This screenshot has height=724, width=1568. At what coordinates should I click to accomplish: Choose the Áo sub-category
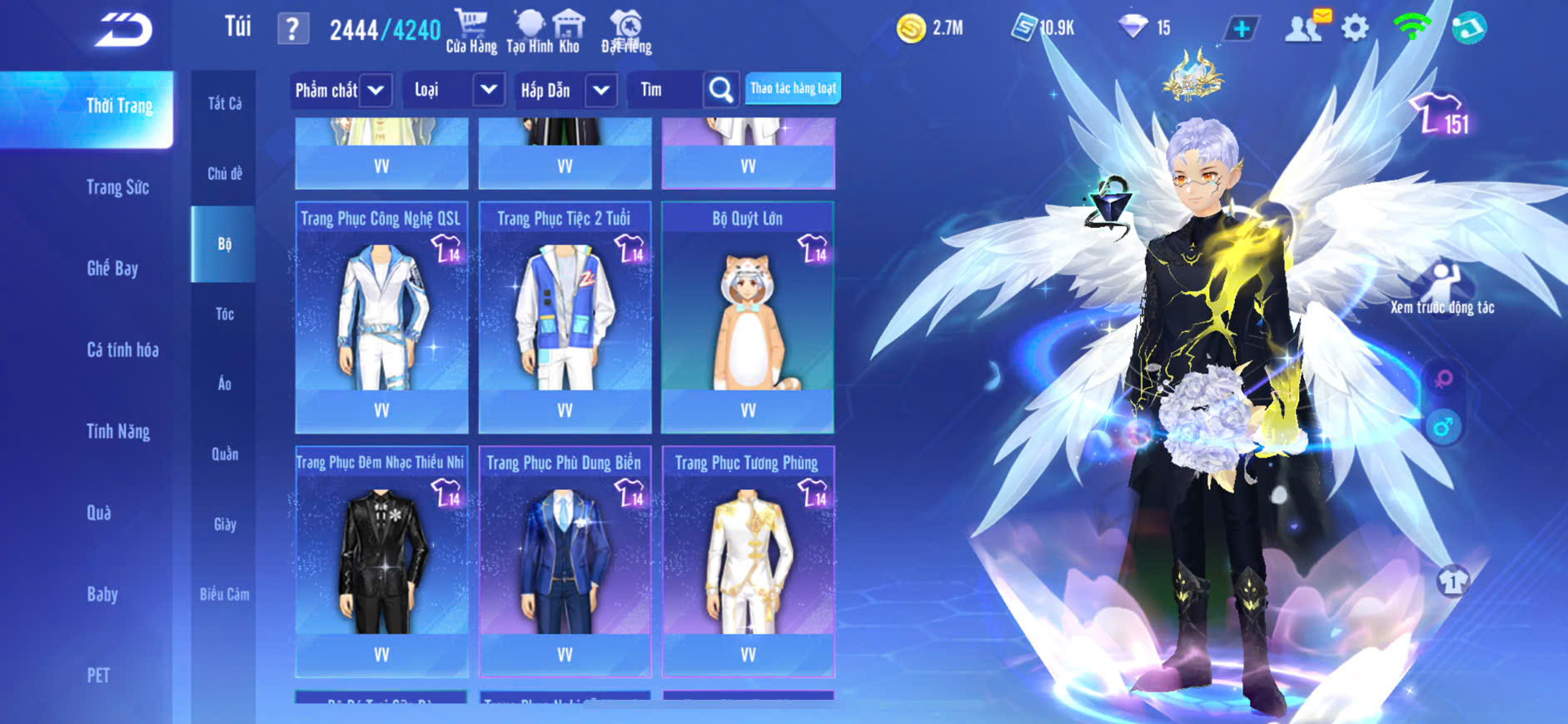click(x=224, y=384)
